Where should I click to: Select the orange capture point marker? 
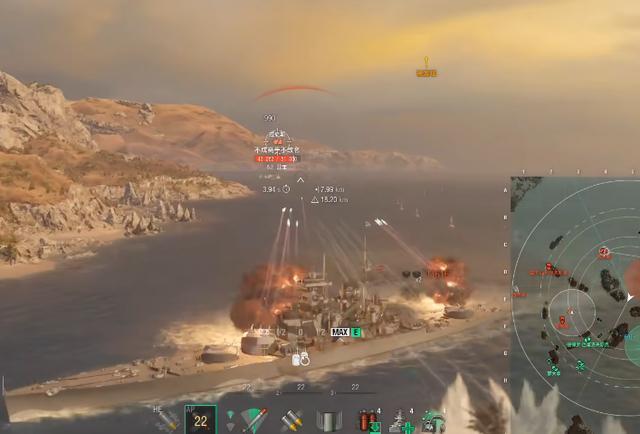pos(426,67)
